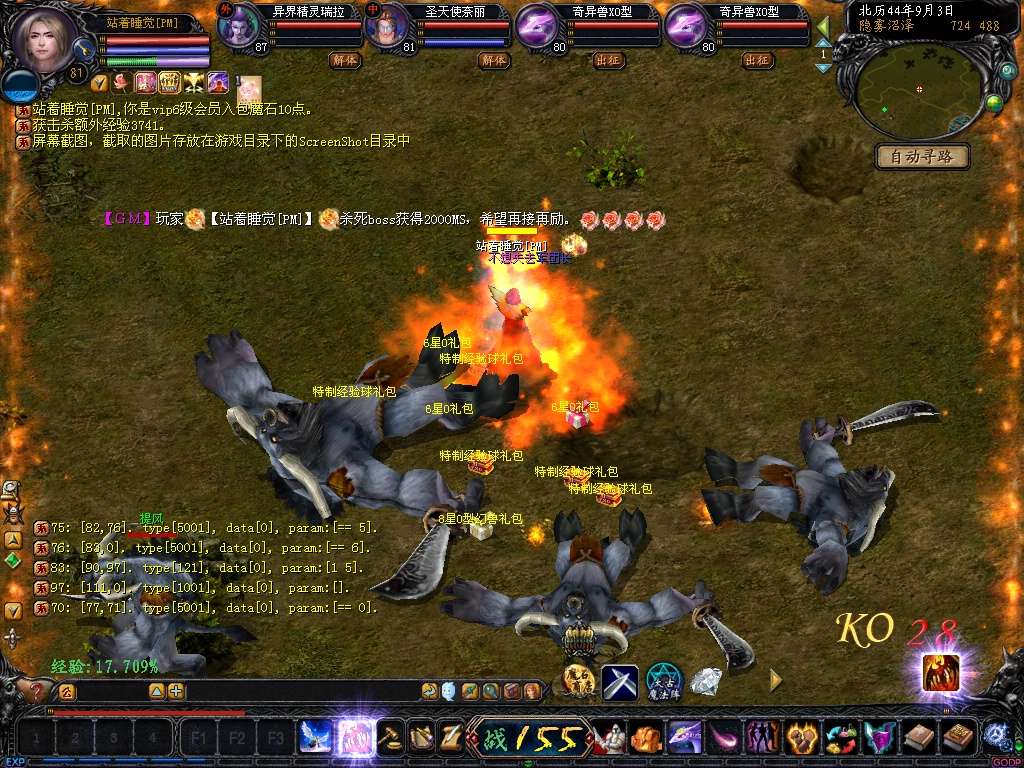Activate the crossed-blades skill on blue background
The height and width of the screenshot is (768, 1024).
[620, 682]
